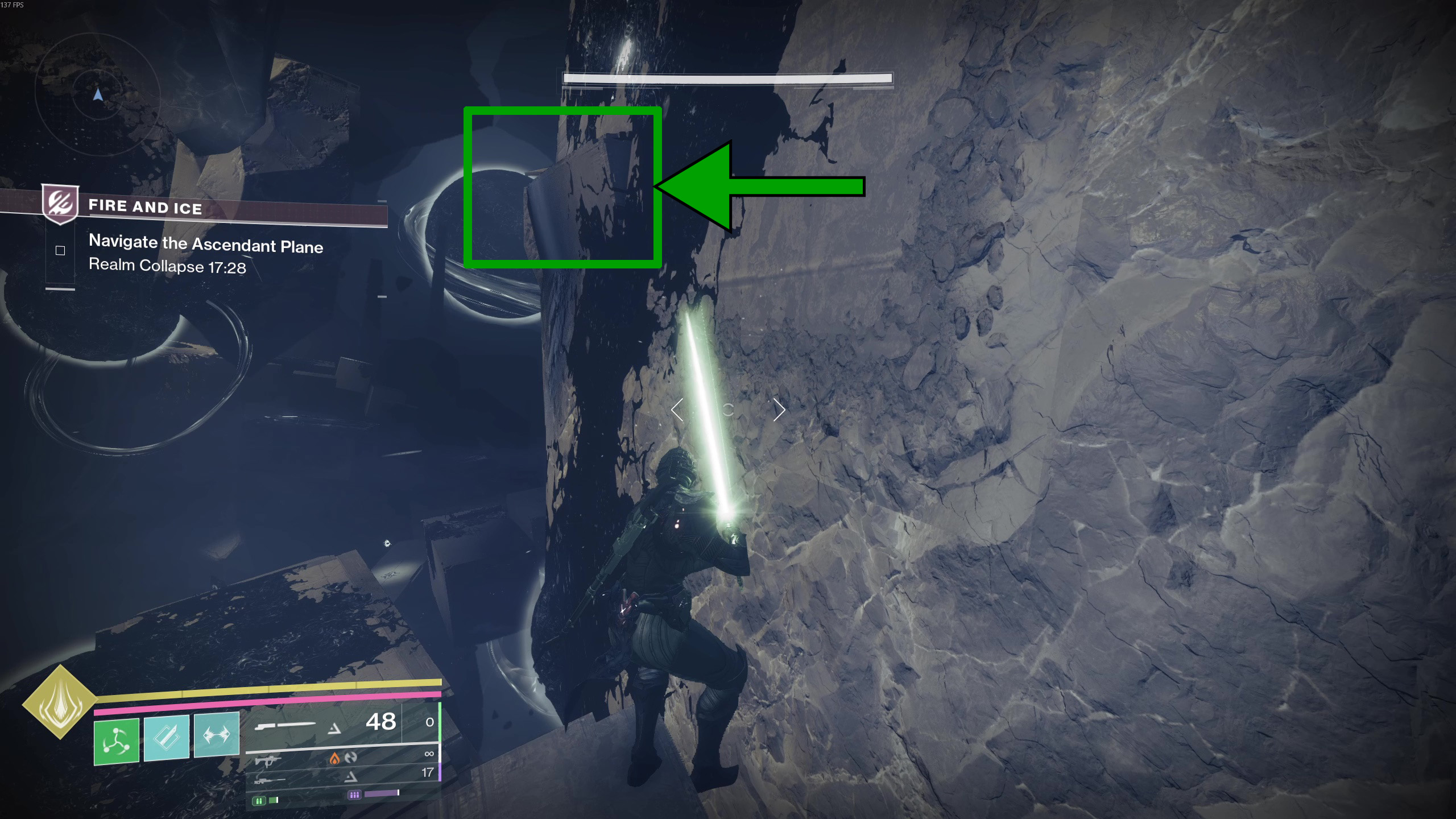Screen dimensions: 1456x819
Task: Open the circular radar in the corner
Action: (x=98, y=95)
